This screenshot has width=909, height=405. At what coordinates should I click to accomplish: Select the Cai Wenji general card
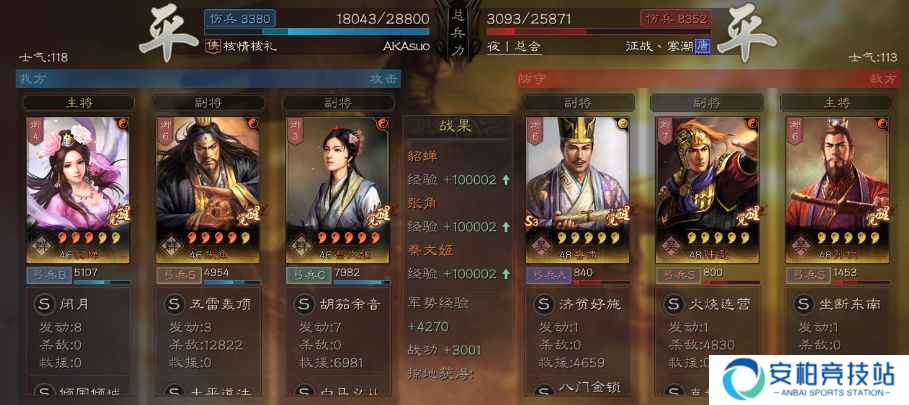[x=337, y=185]
